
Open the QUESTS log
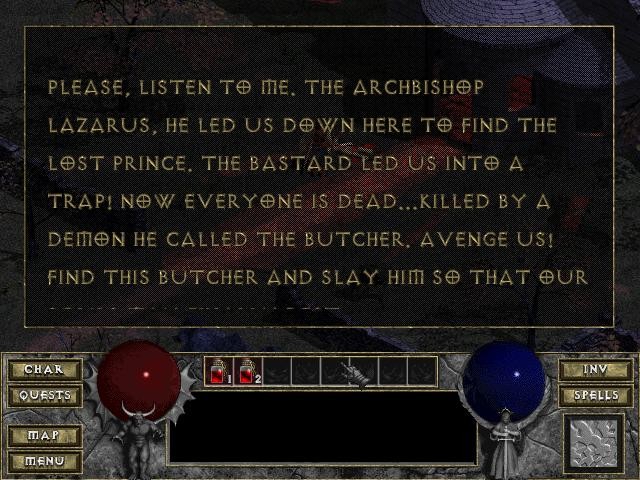click(44, 395)
